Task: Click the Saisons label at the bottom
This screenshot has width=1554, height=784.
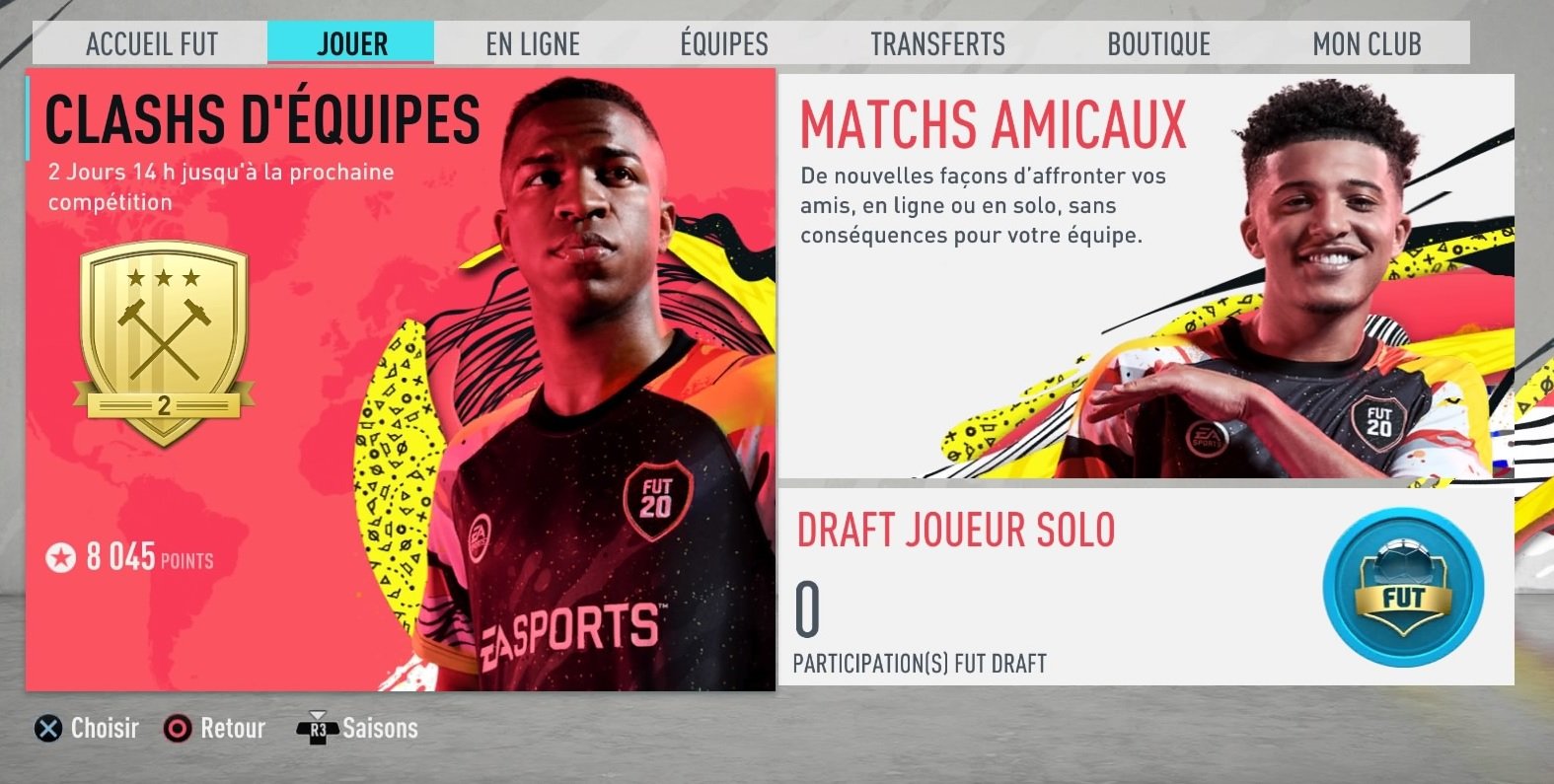Action: pos(380,728)
